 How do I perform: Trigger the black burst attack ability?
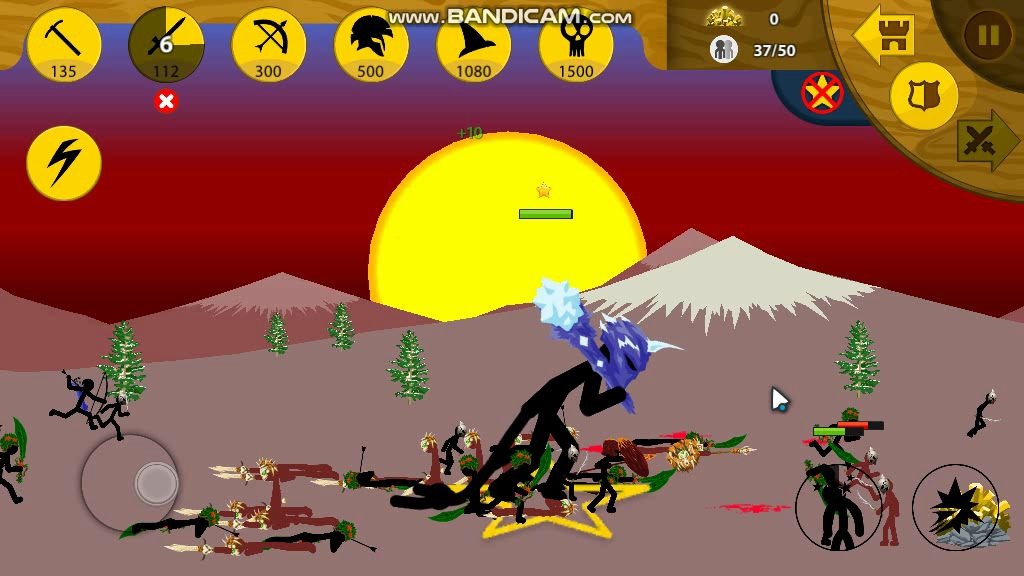(x=954, y=507)
